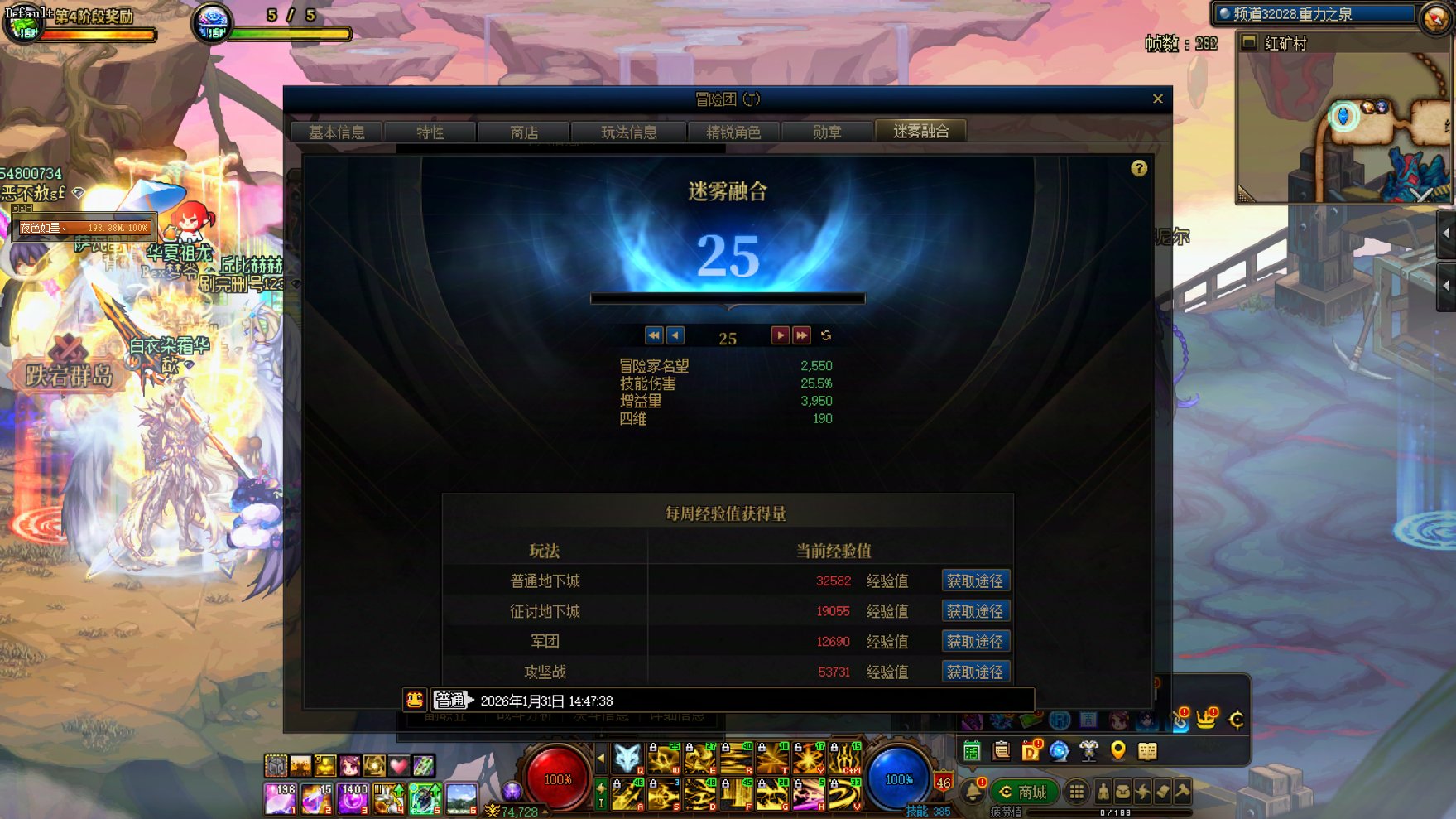
Task: Click the yellow location pin navigation icon
Action: tap(1118, 753)
